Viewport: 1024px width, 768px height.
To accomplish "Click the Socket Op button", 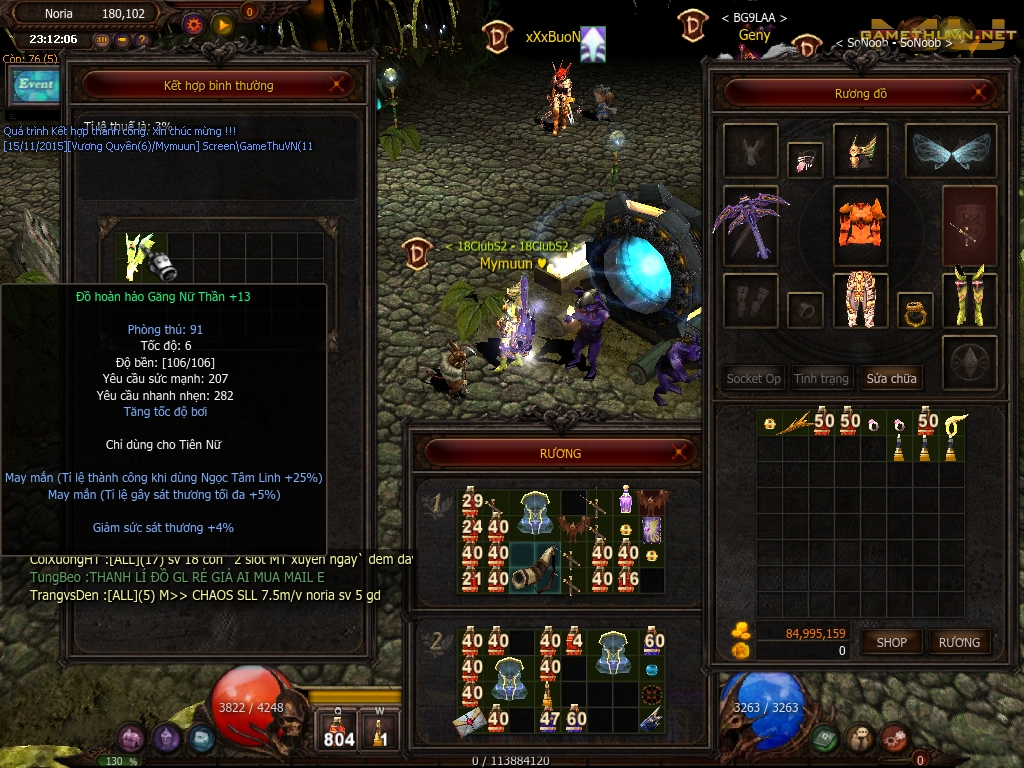I will (x=753, y=378).
